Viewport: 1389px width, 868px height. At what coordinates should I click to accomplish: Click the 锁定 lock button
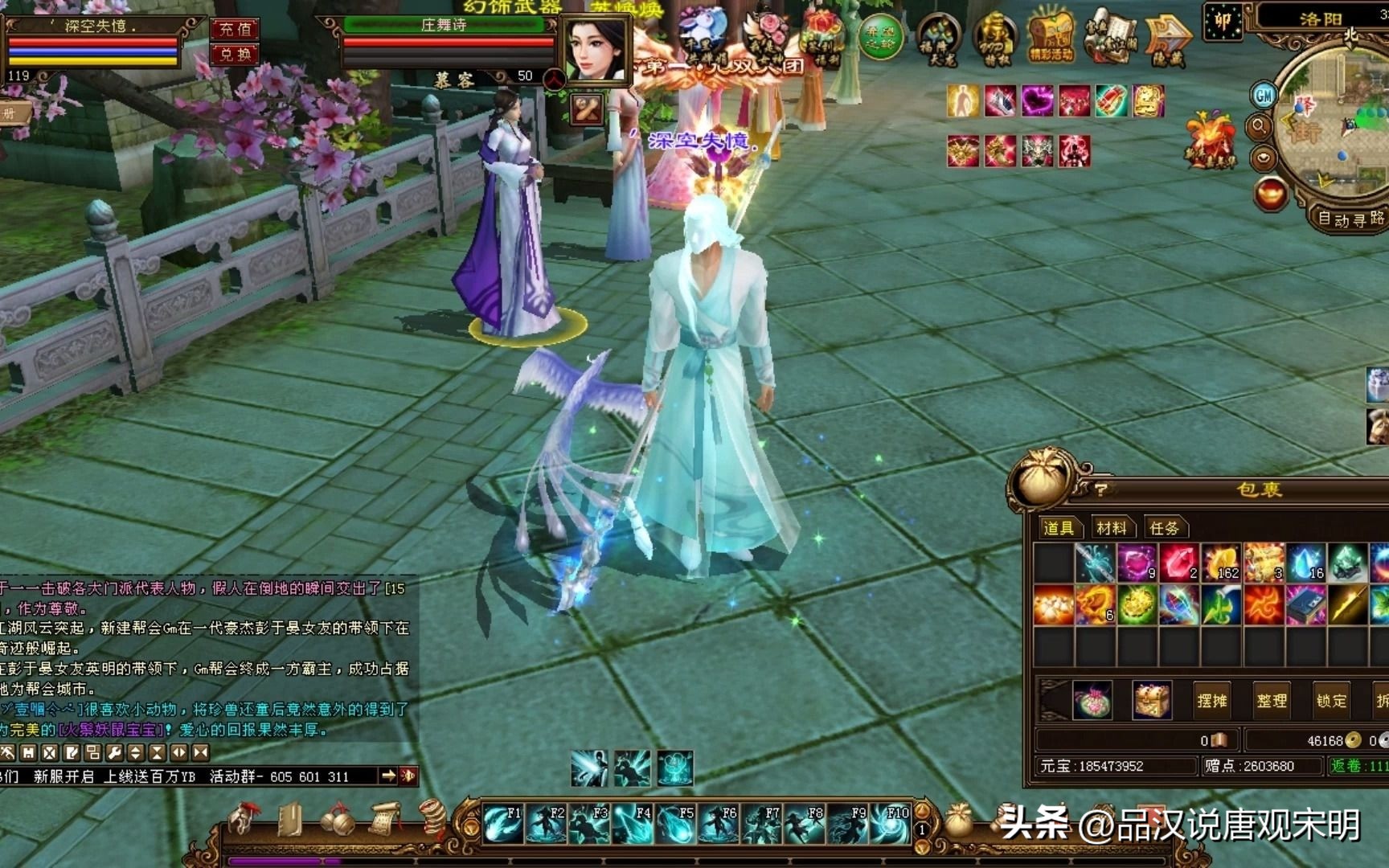(1331, 701)
